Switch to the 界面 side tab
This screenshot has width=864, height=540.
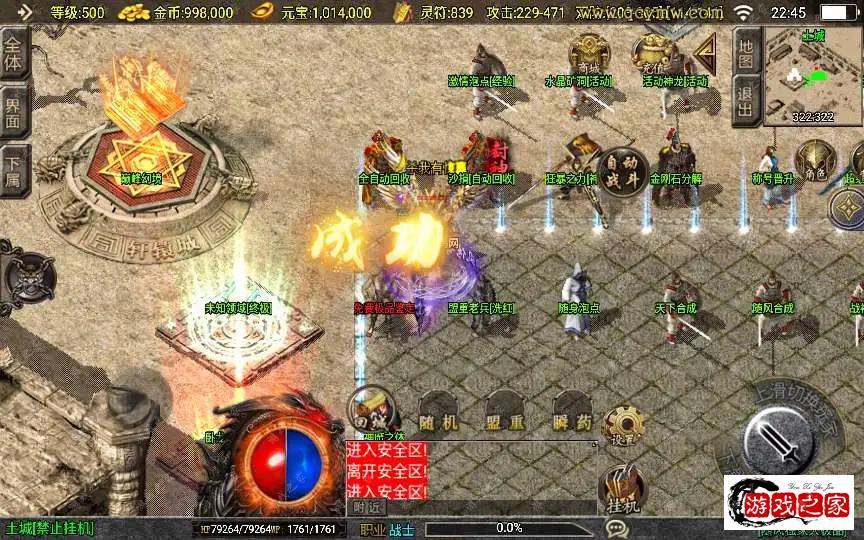click(14, 111)
